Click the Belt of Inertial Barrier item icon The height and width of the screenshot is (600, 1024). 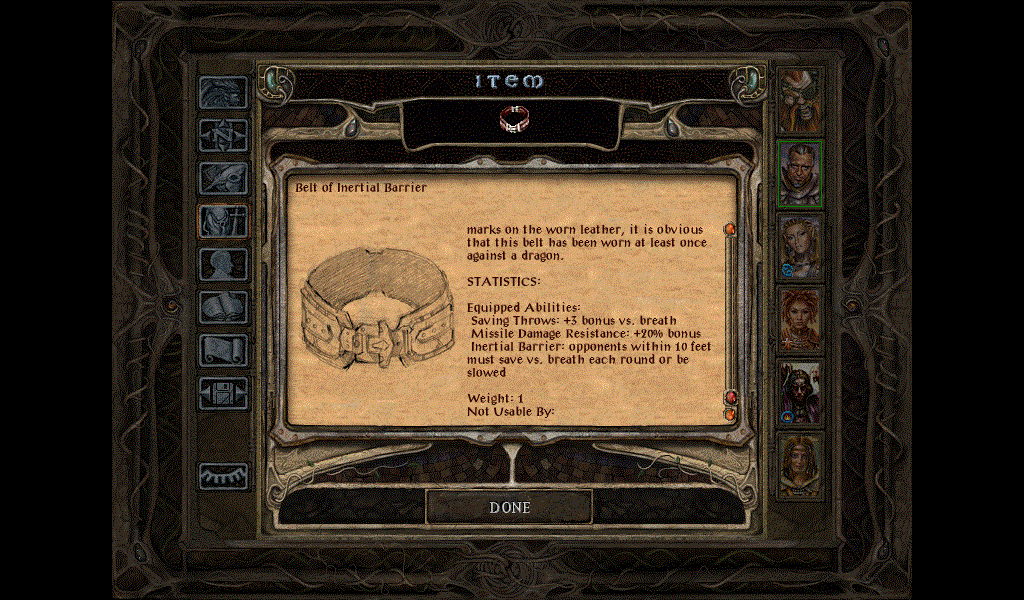[x=512, y=120]
